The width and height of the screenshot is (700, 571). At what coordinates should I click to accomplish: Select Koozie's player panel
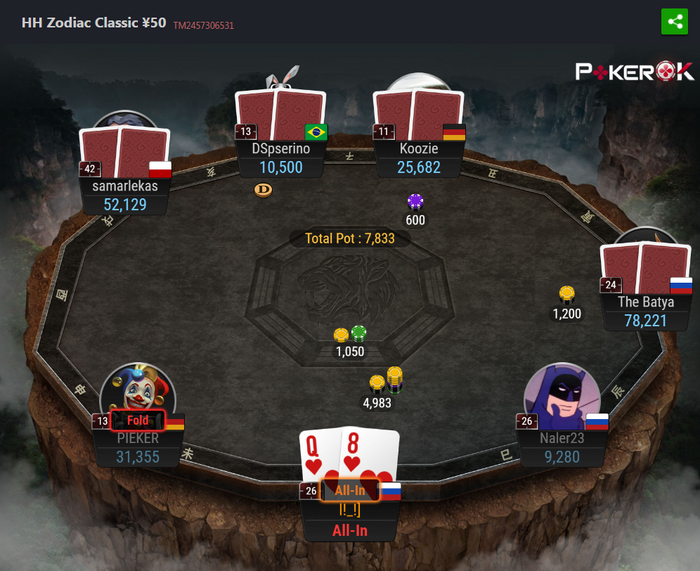click(419, 158)
